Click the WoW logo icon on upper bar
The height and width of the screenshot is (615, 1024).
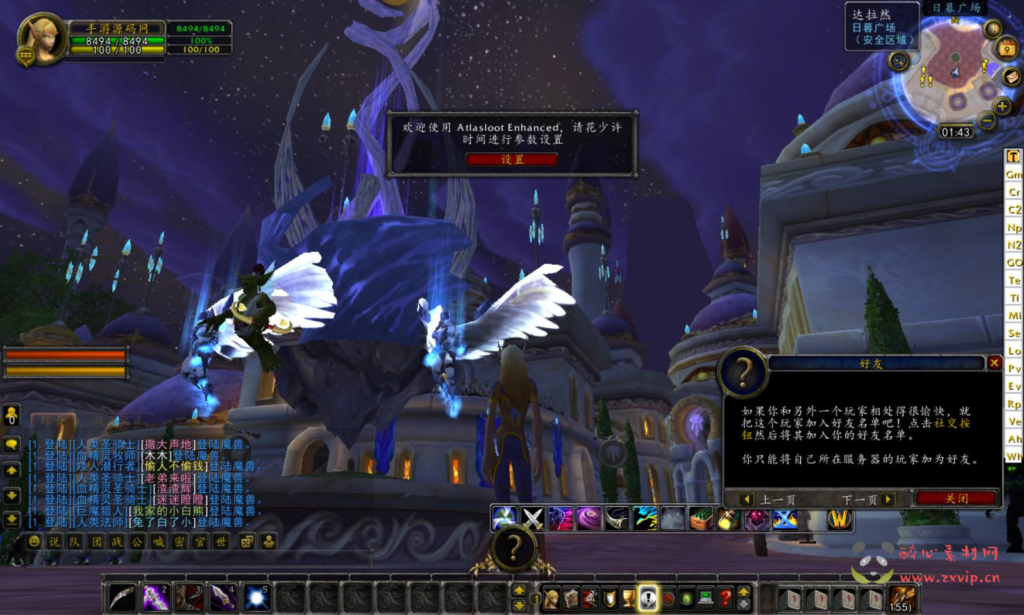click(839, 518)
